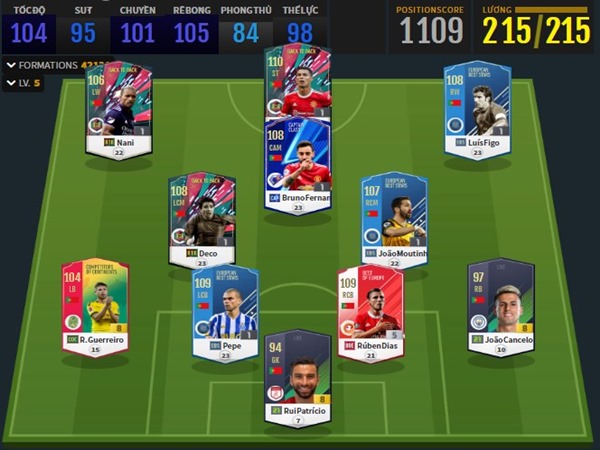600x450 pixels.
Task: Select the Nani player card
Action: pos(119,104)
